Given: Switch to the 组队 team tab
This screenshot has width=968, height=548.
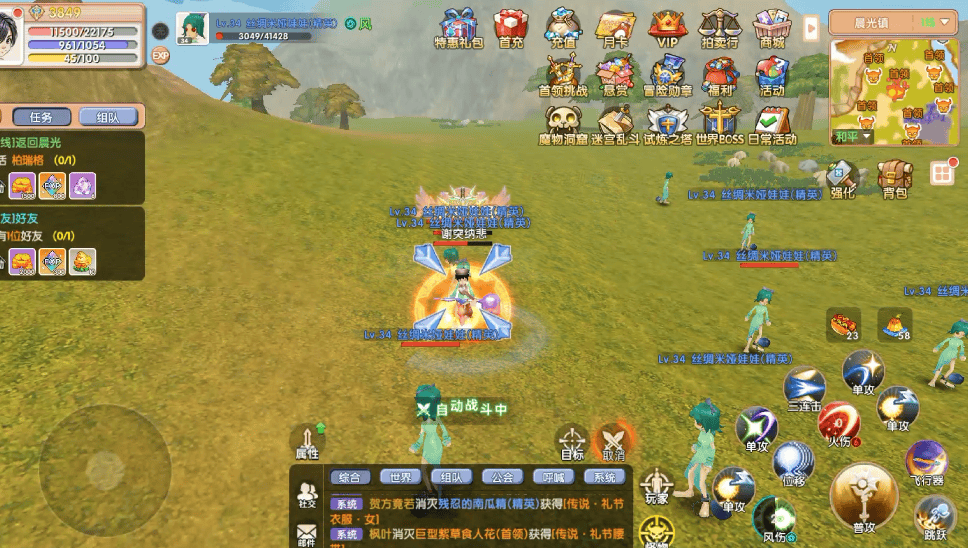Looking at the screenshot, I should point(108,117).
